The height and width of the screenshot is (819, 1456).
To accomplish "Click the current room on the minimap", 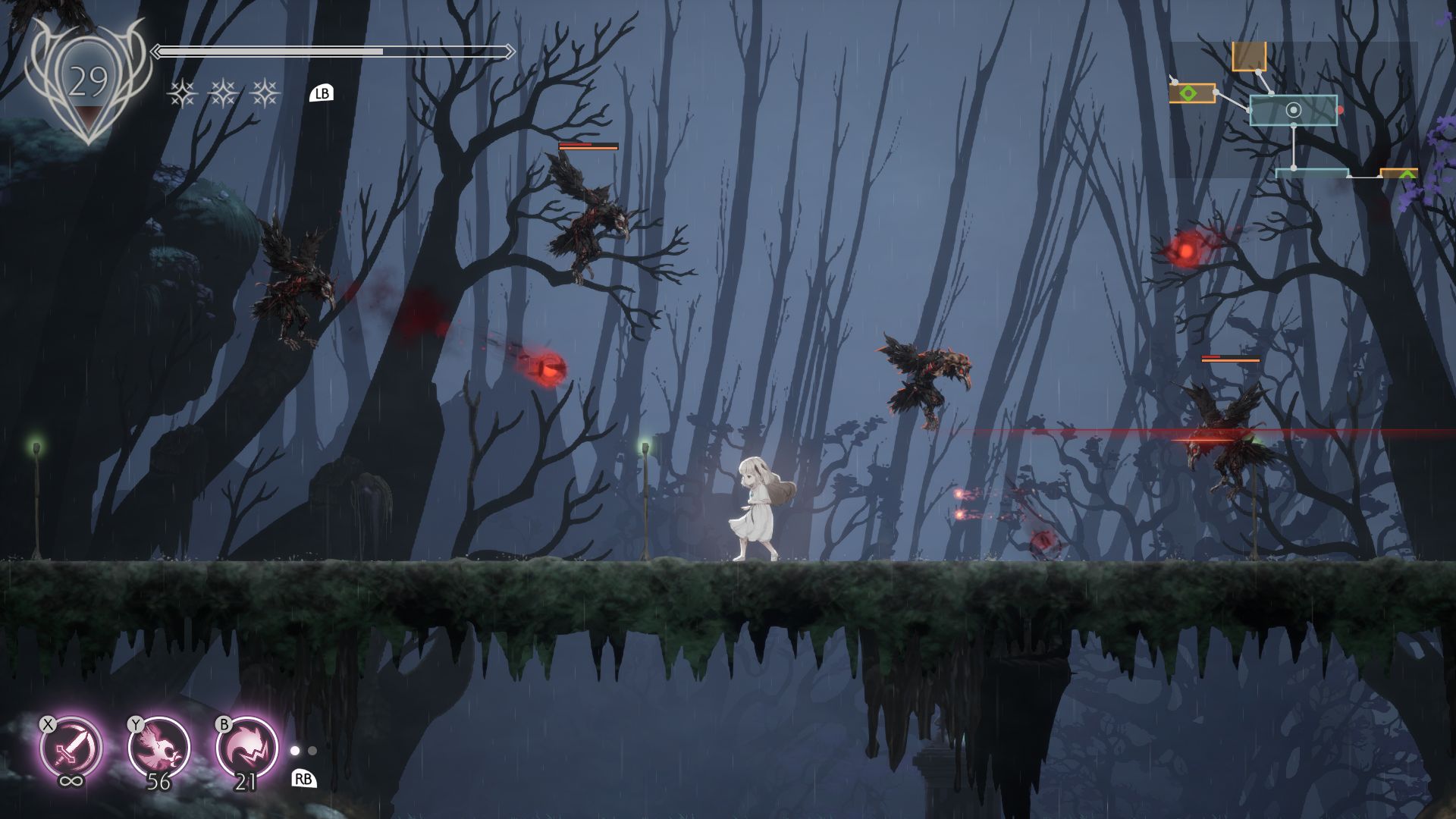I will pyautogui.click(x=1293, y=111).
